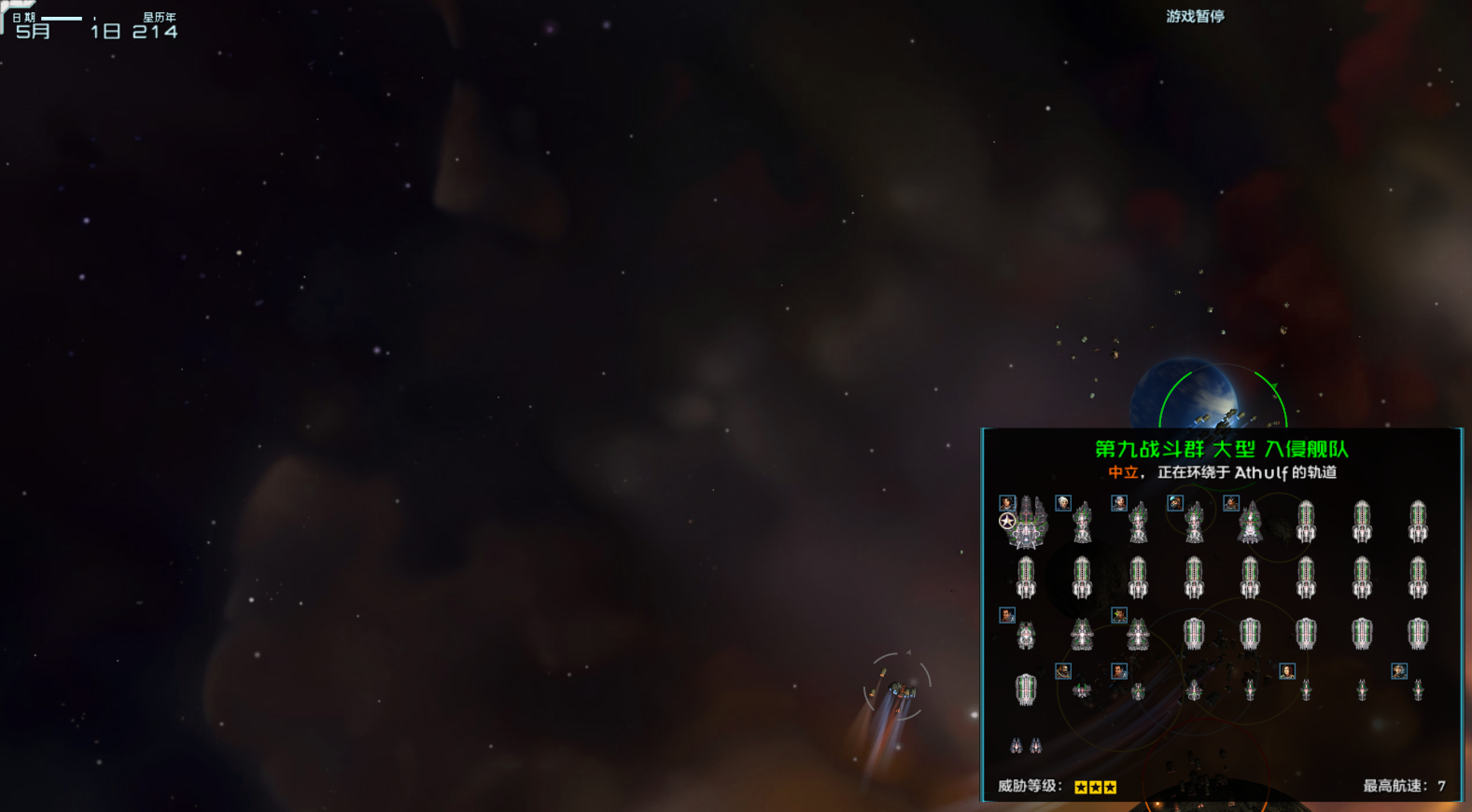The width and height of the screenshot is (1472, 812).
Task: Click the red-haired female officer portrait
Action: click(x=1287, y=672)
